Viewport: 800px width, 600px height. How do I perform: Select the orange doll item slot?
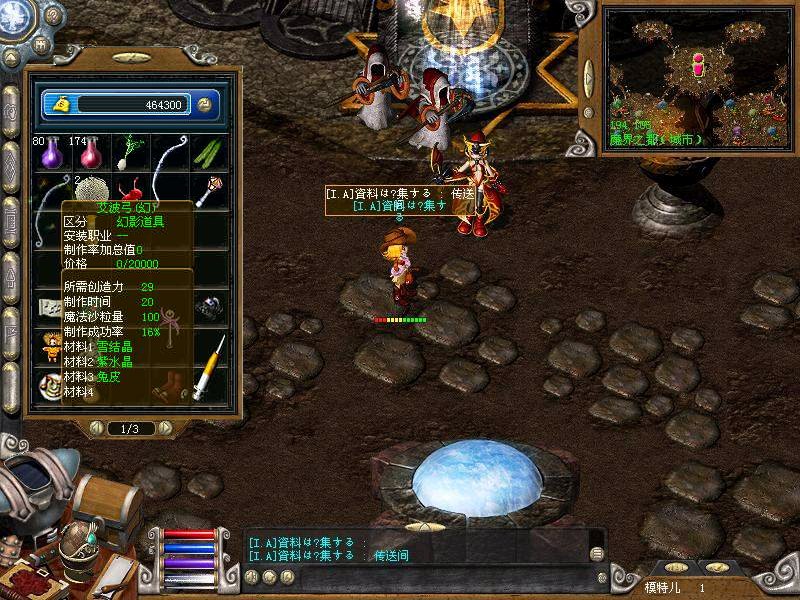49,347
